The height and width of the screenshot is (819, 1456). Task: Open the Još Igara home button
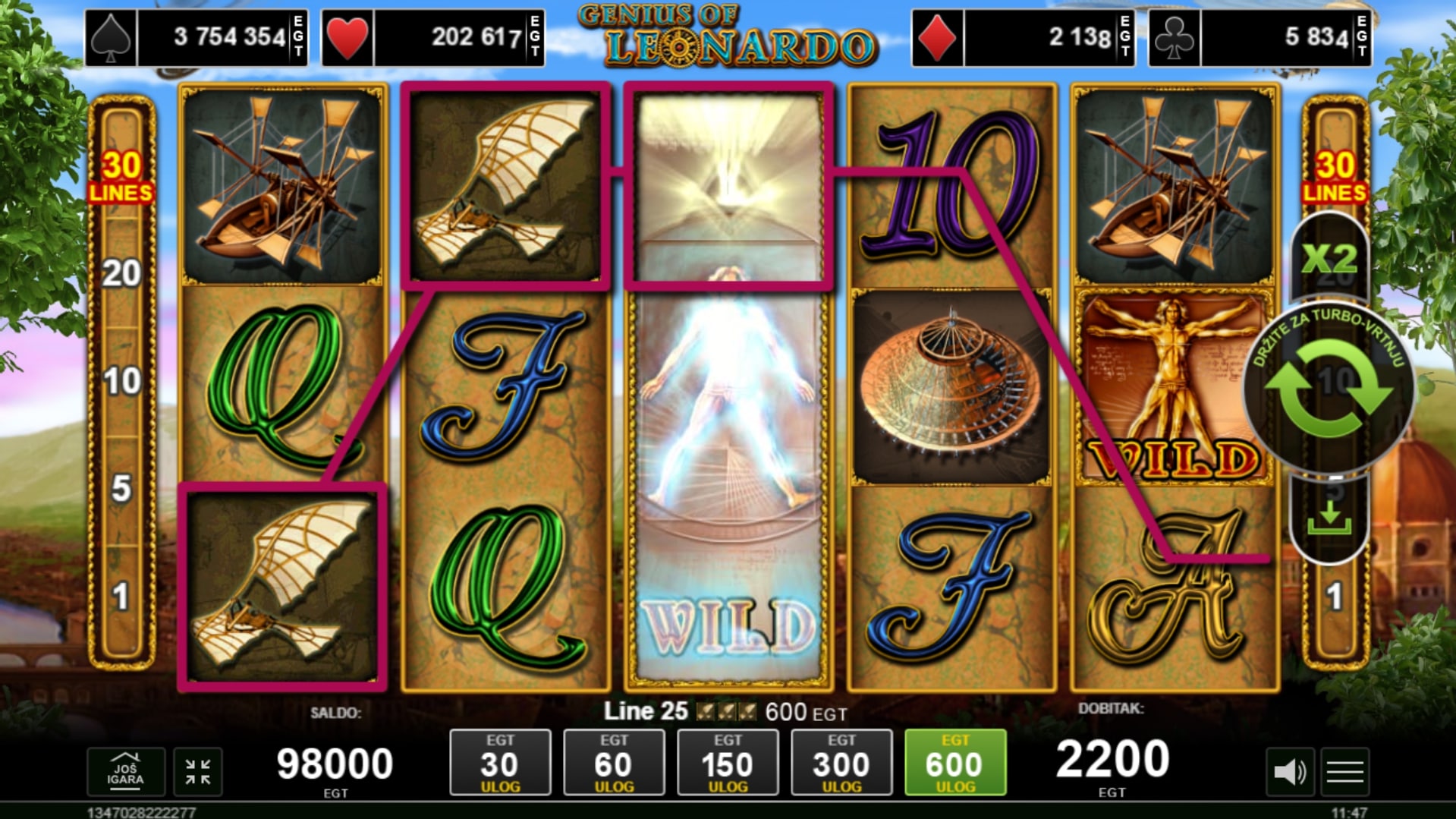pos(125,772)
